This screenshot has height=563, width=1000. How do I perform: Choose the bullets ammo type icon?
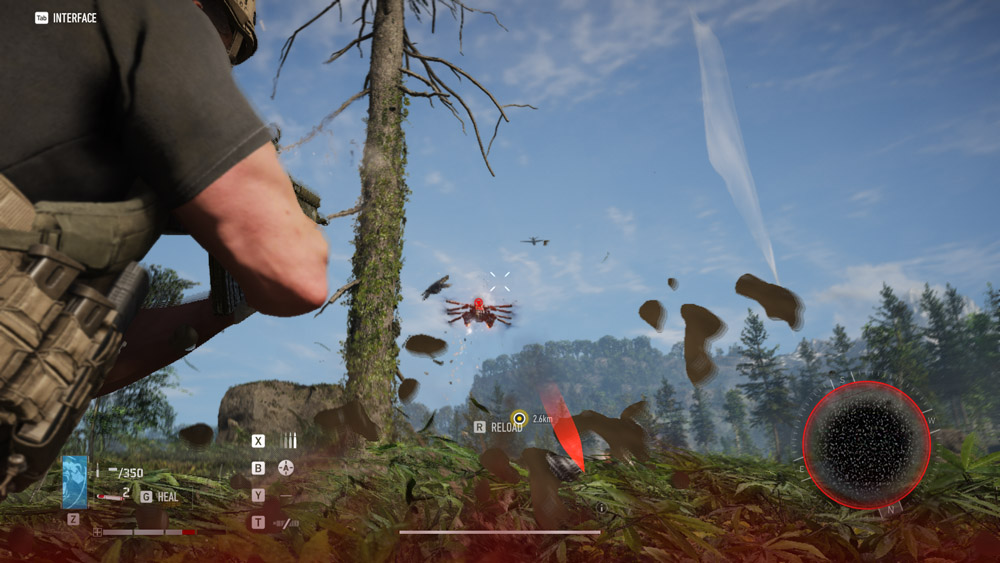point(289,440)
